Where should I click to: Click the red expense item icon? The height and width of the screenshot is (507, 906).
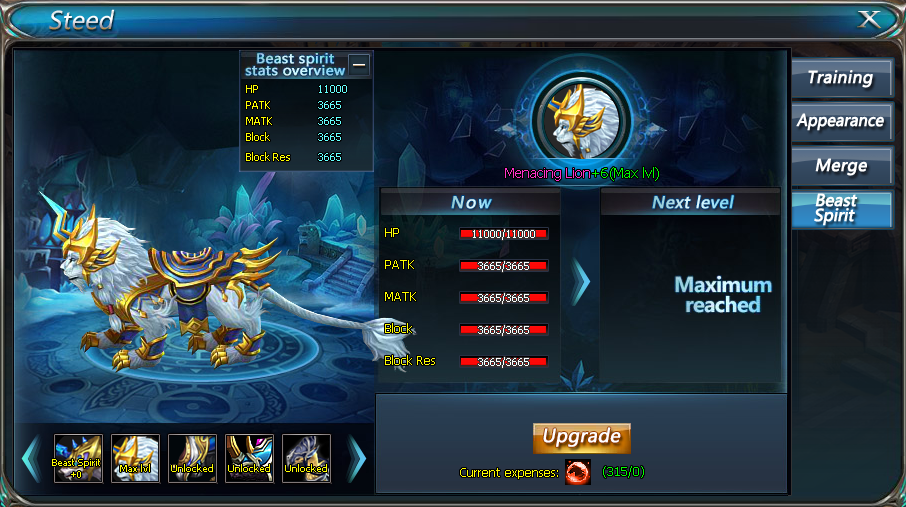pos(577,472)
